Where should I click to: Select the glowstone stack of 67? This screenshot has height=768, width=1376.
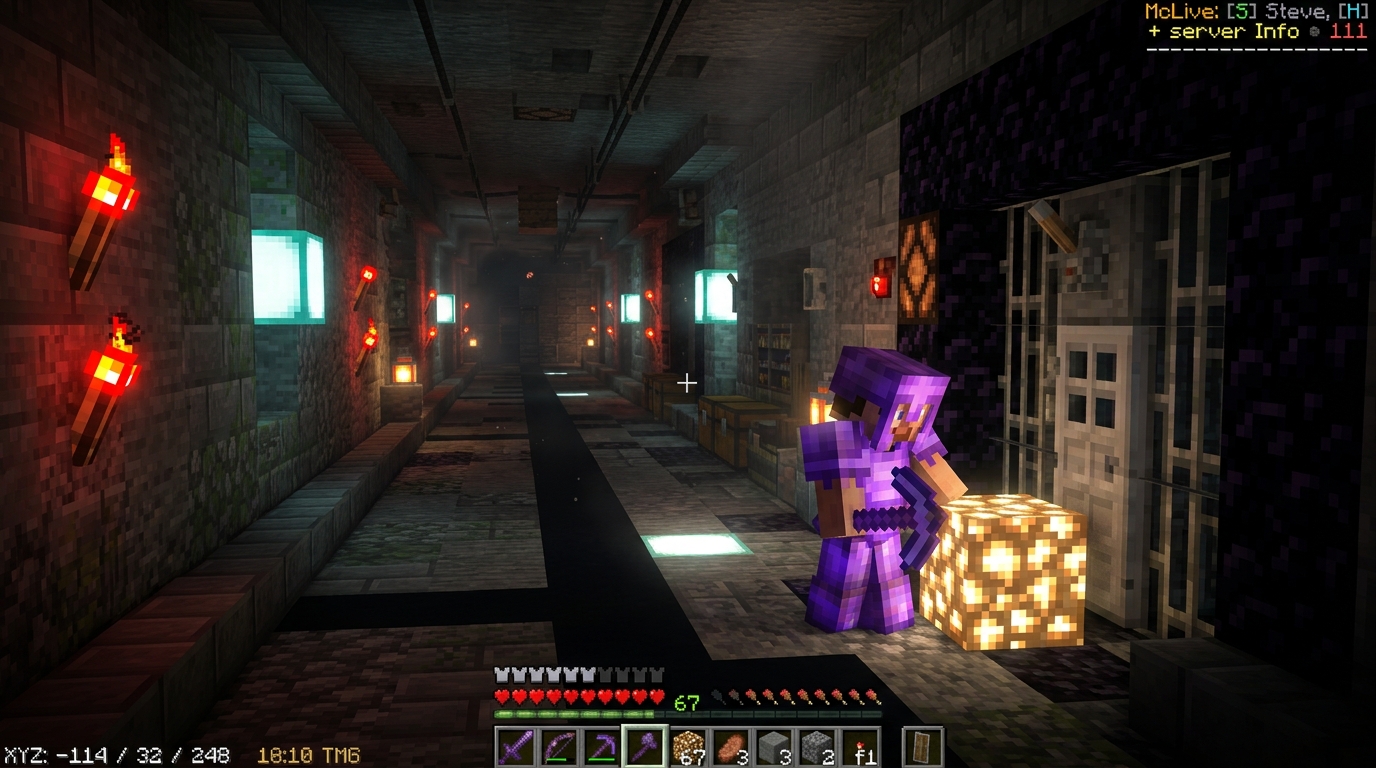[688, 747]
